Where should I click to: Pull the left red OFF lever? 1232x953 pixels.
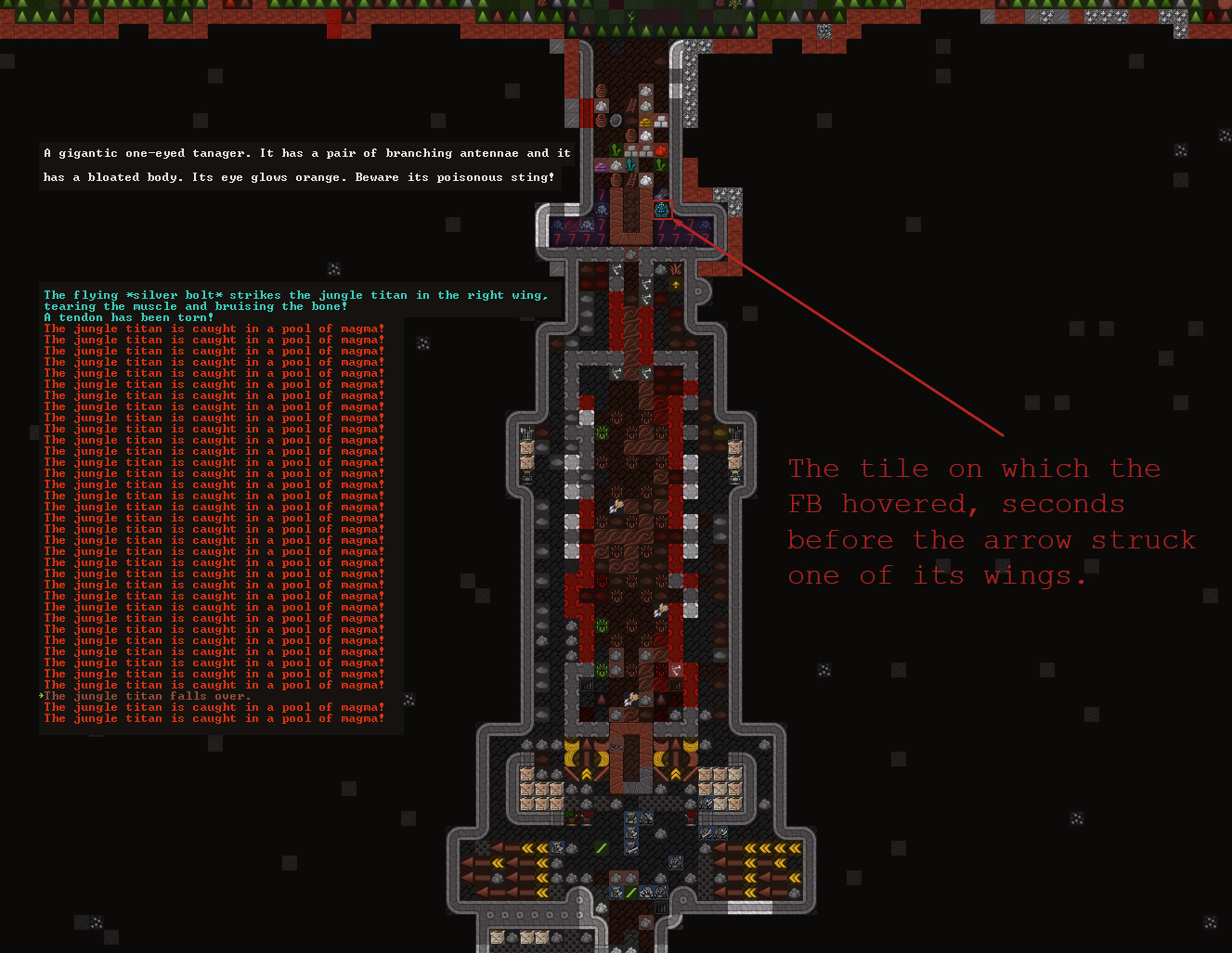coord(587,818)
